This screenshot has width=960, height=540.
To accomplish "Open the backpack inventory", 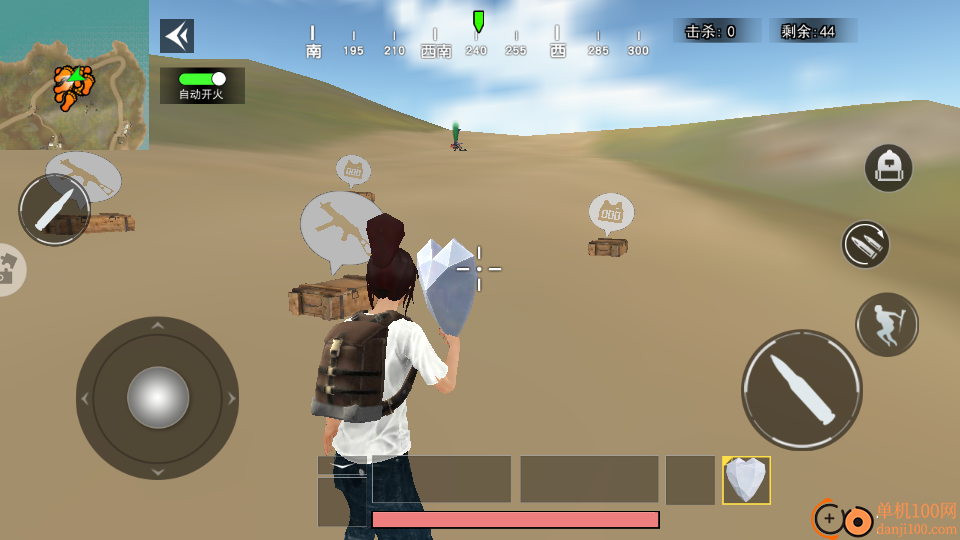I will click(888, 168).
